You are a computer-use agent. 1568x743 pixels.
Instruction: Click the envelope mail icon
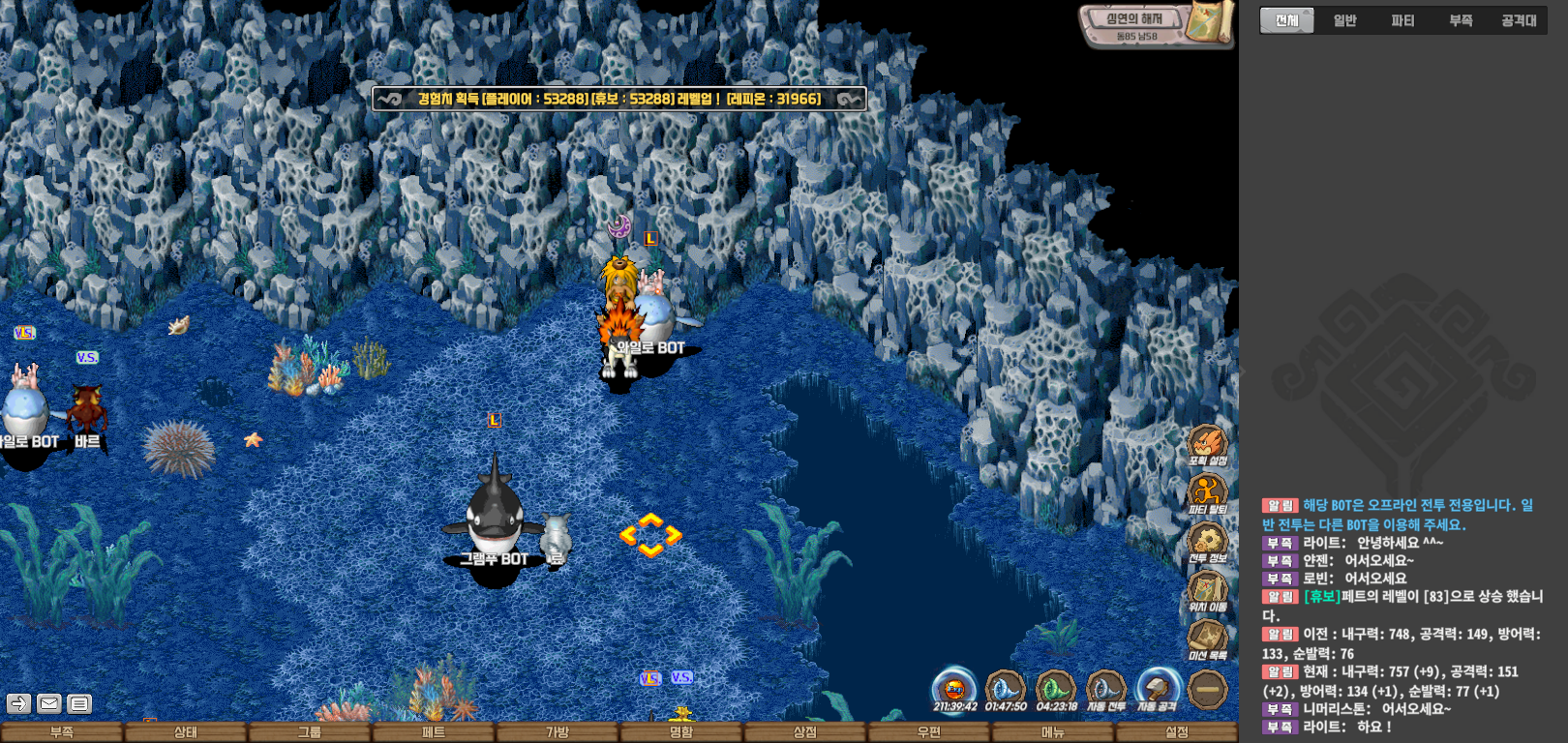pos(49,703)
